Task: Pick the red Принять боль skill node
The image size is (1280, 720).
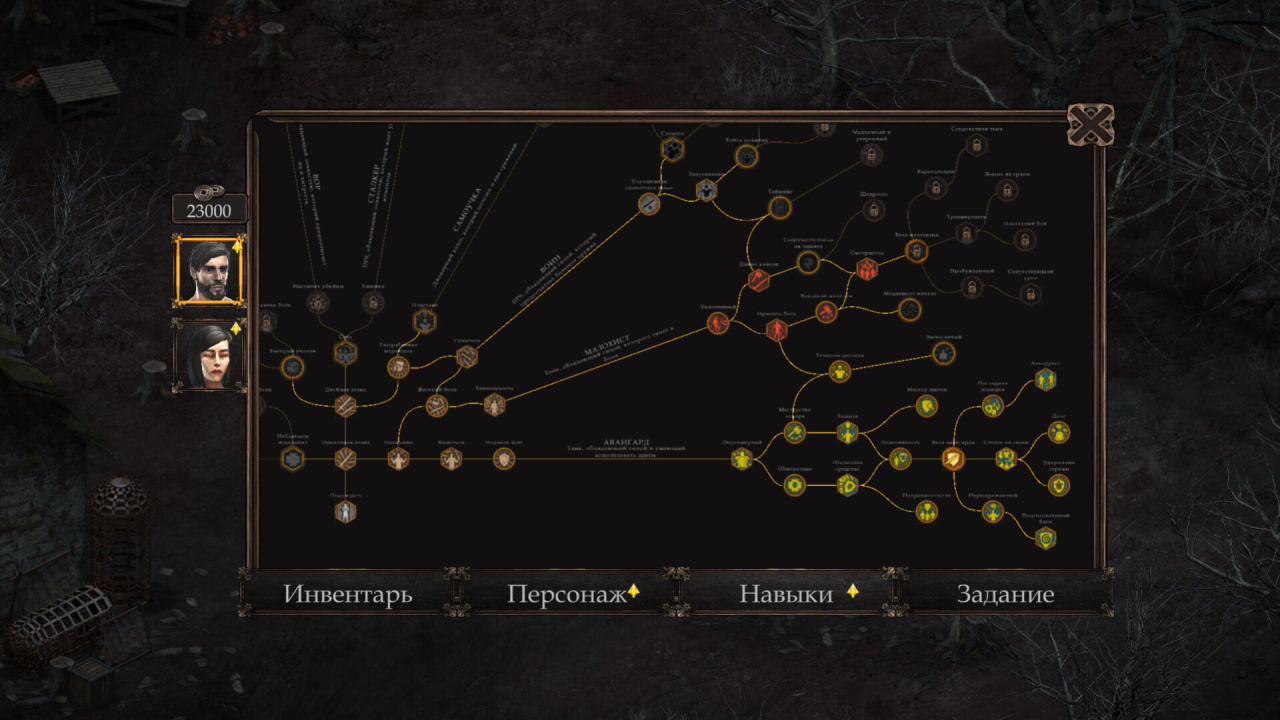Action: tap(776, 330)
